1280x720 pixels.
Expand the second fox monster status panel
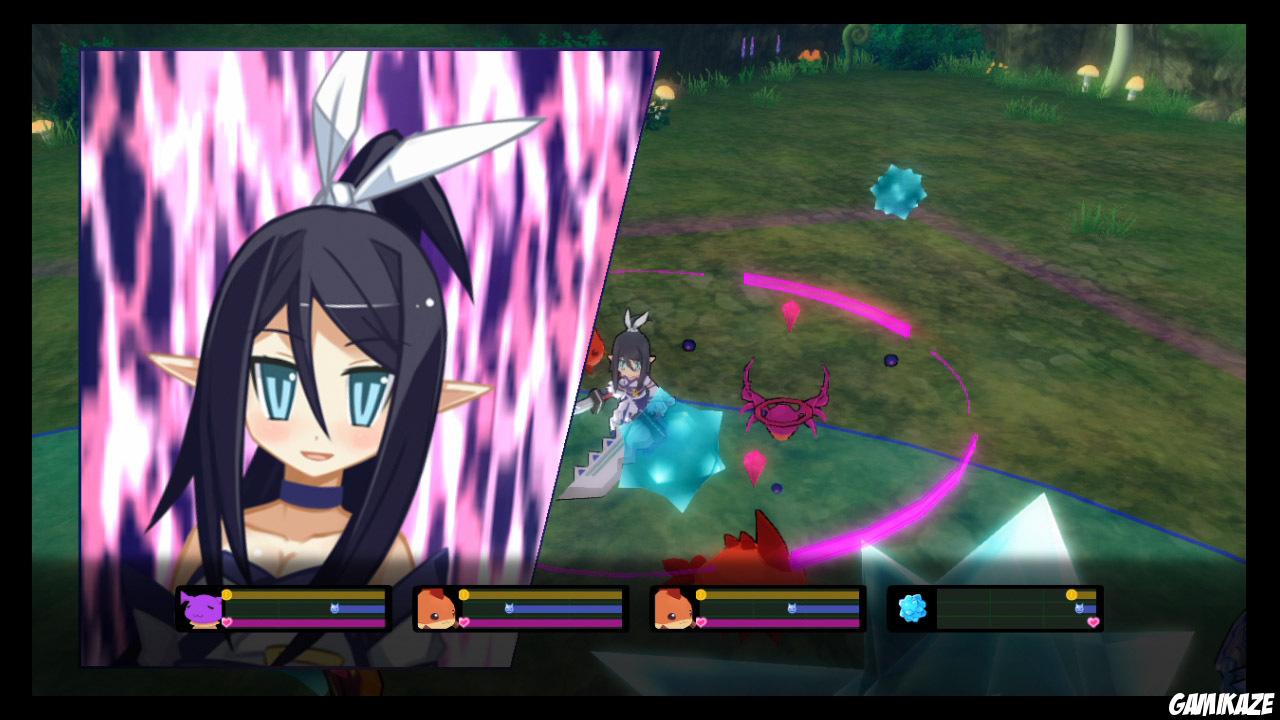point(760,607)
